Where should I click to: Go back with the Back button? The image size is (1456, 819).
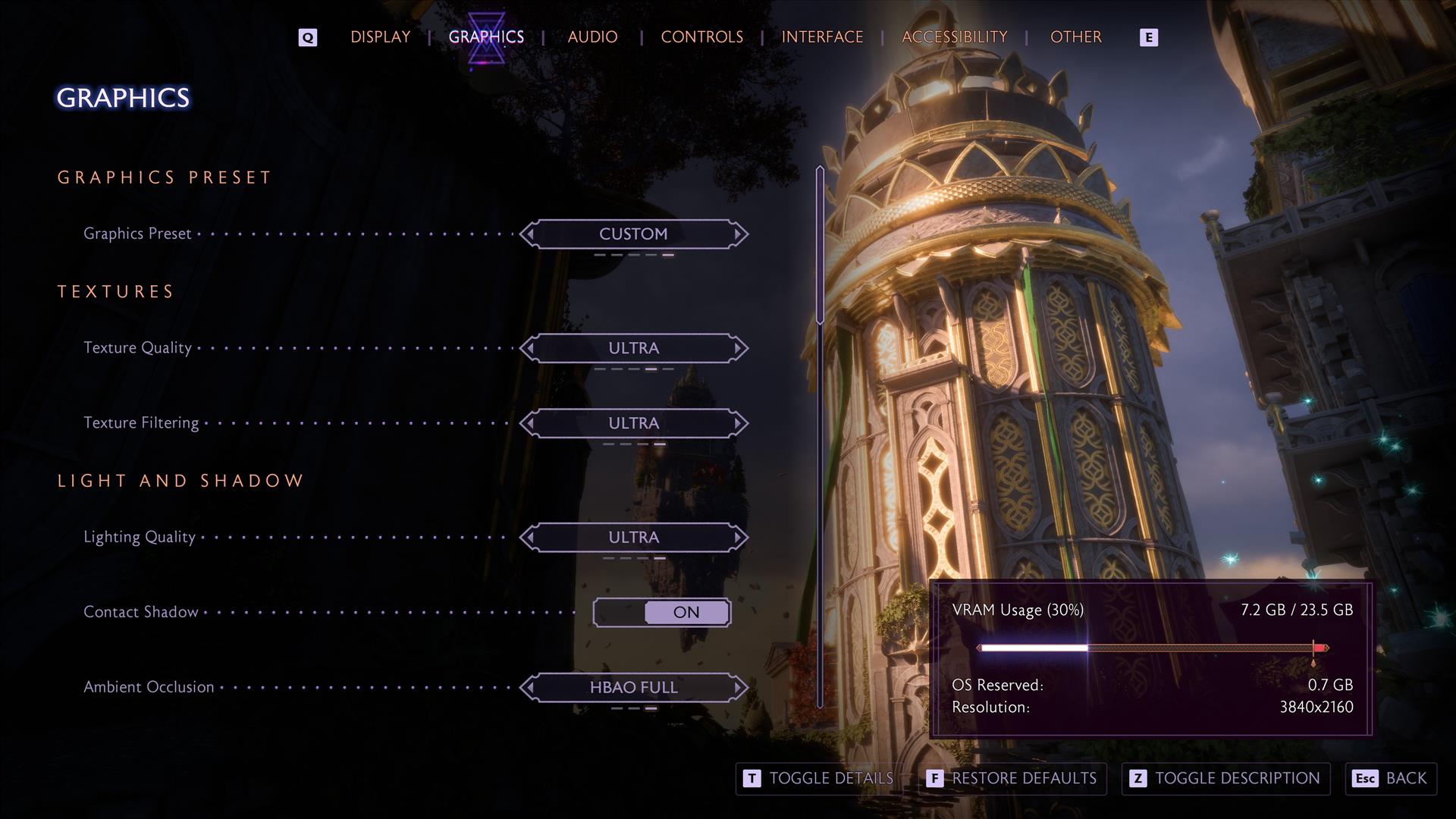(1391, 779)
